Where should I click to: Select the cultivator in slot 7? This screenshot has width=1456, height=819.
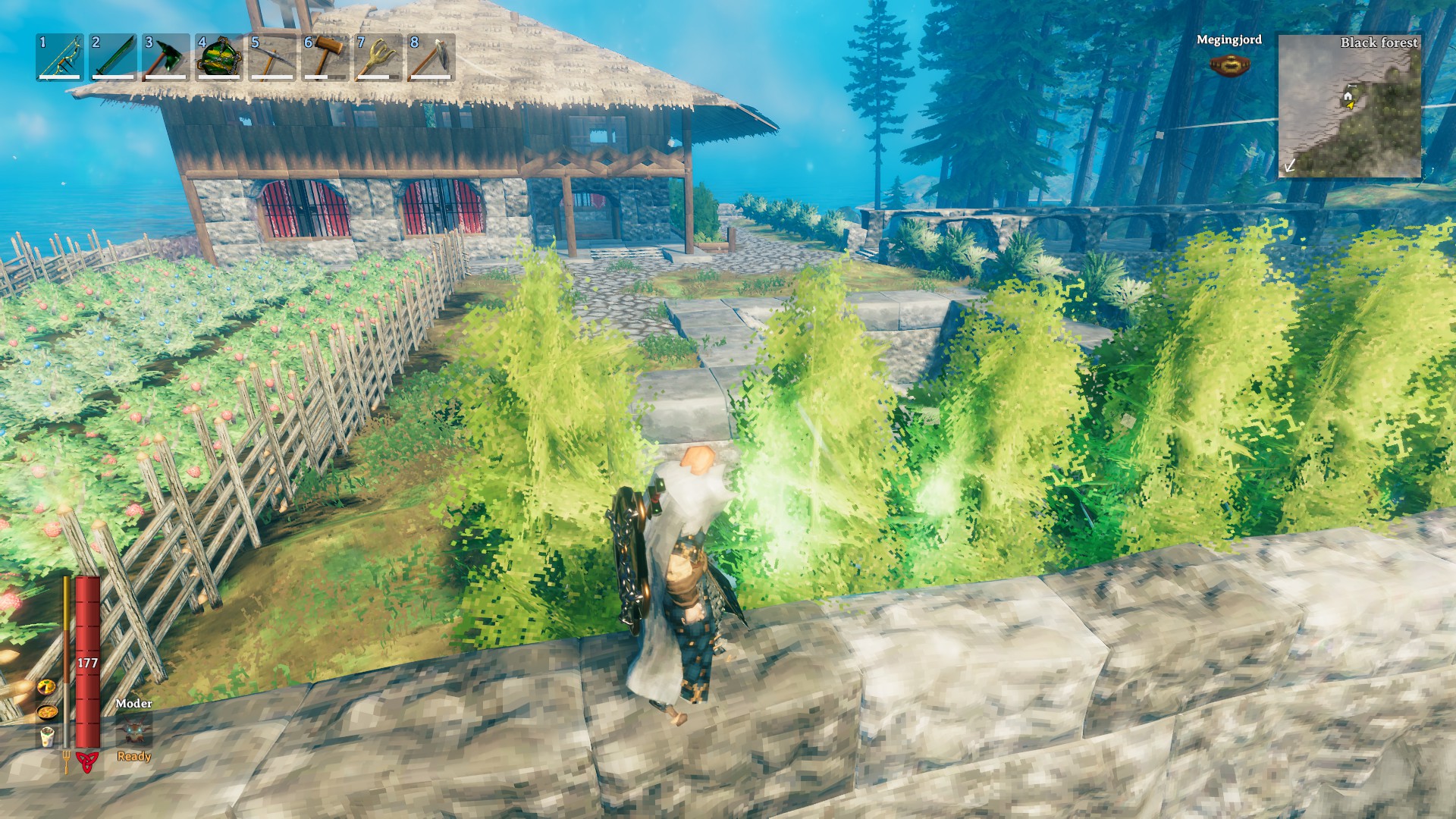(375, 57)
